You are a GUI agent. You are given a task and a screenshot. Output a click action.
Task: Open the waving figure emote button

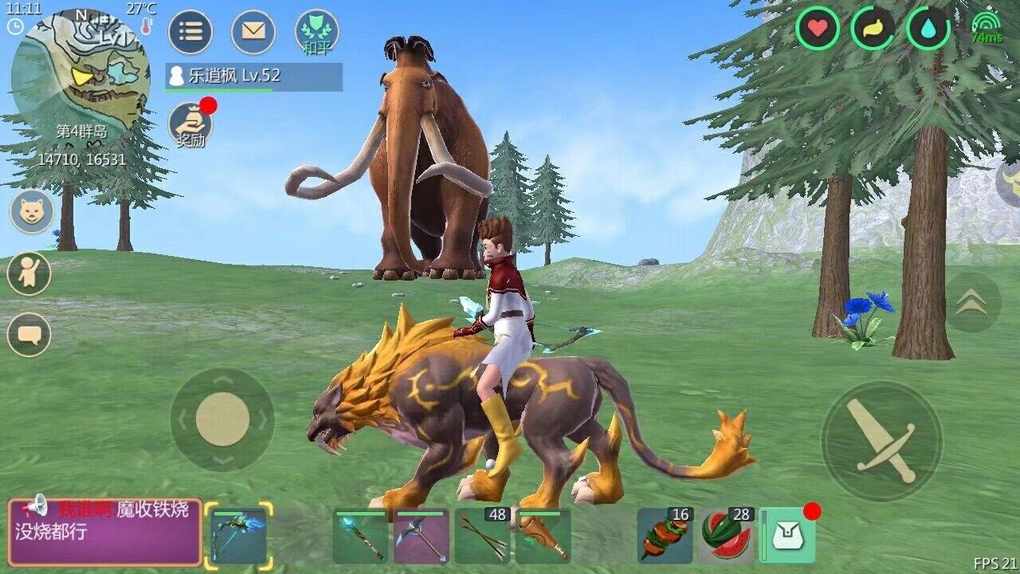coord(29,273)
